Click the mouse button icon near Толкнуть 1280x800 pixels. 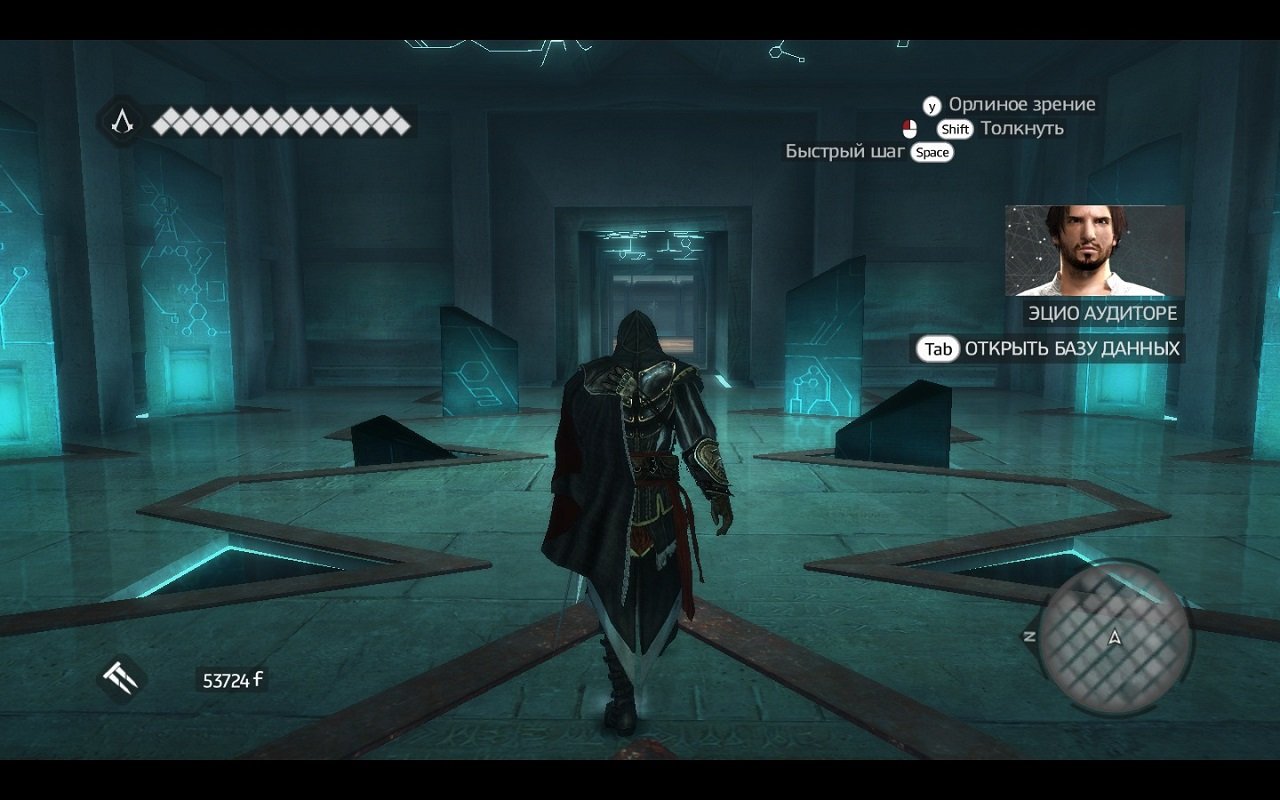[911, 129]
